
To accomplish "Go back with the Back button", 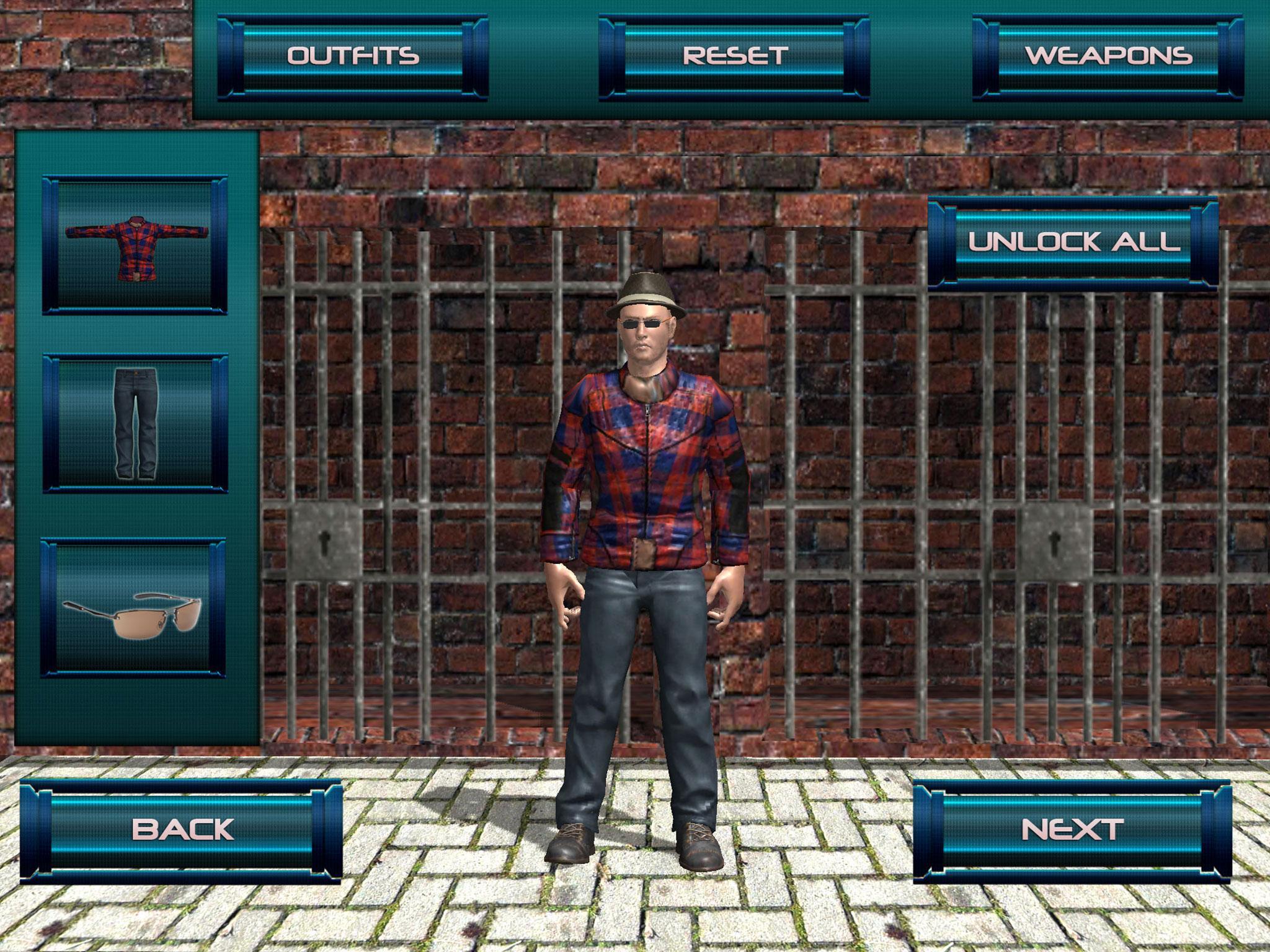I will [x=182, y=829].
